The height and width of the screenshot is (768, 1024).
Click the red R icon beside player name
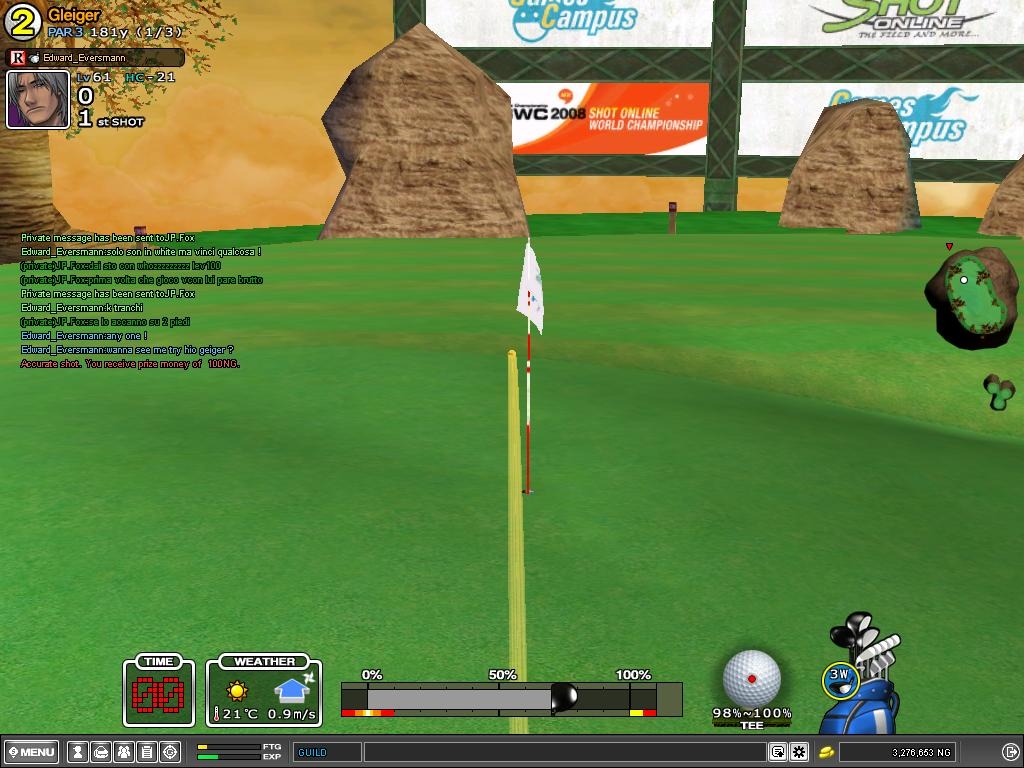(17, 58)
